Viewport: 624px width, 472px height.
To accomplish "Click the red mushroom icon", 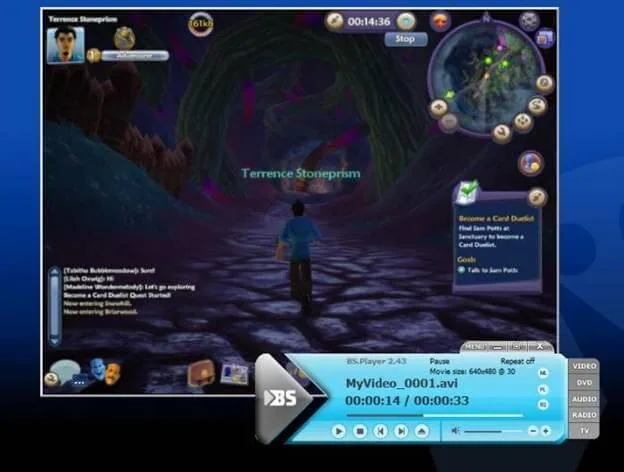I will (x=440, y=20).
